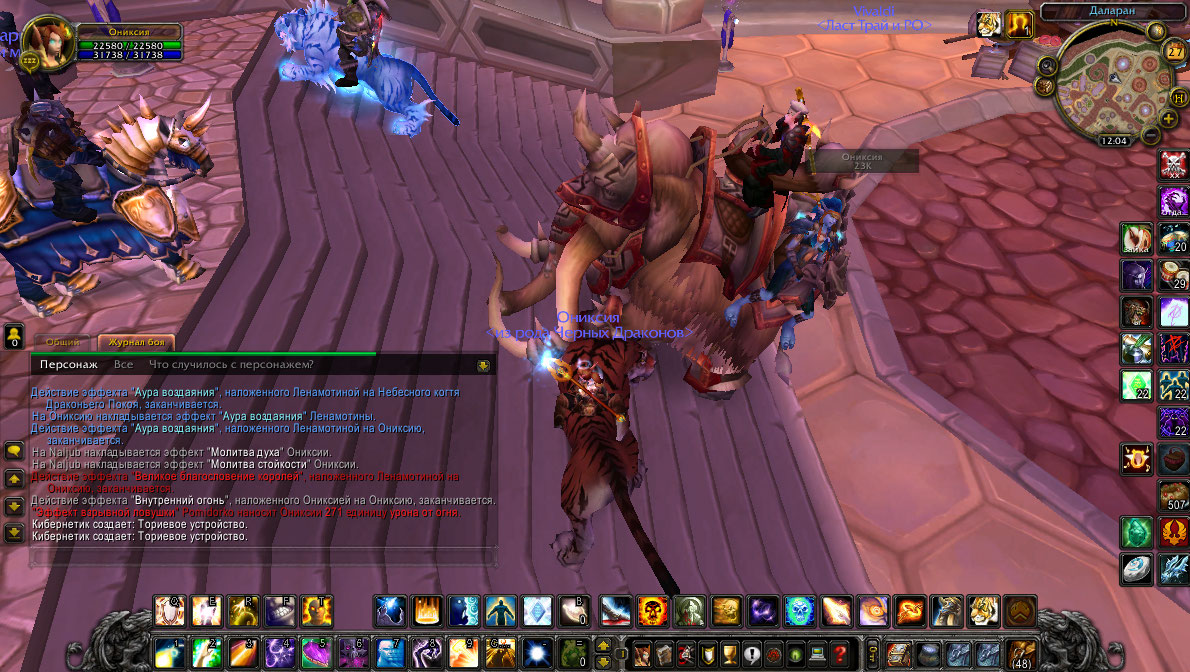
Task: Select the 'Что случилось с персонажем?' filter
Action: point(231,365)
